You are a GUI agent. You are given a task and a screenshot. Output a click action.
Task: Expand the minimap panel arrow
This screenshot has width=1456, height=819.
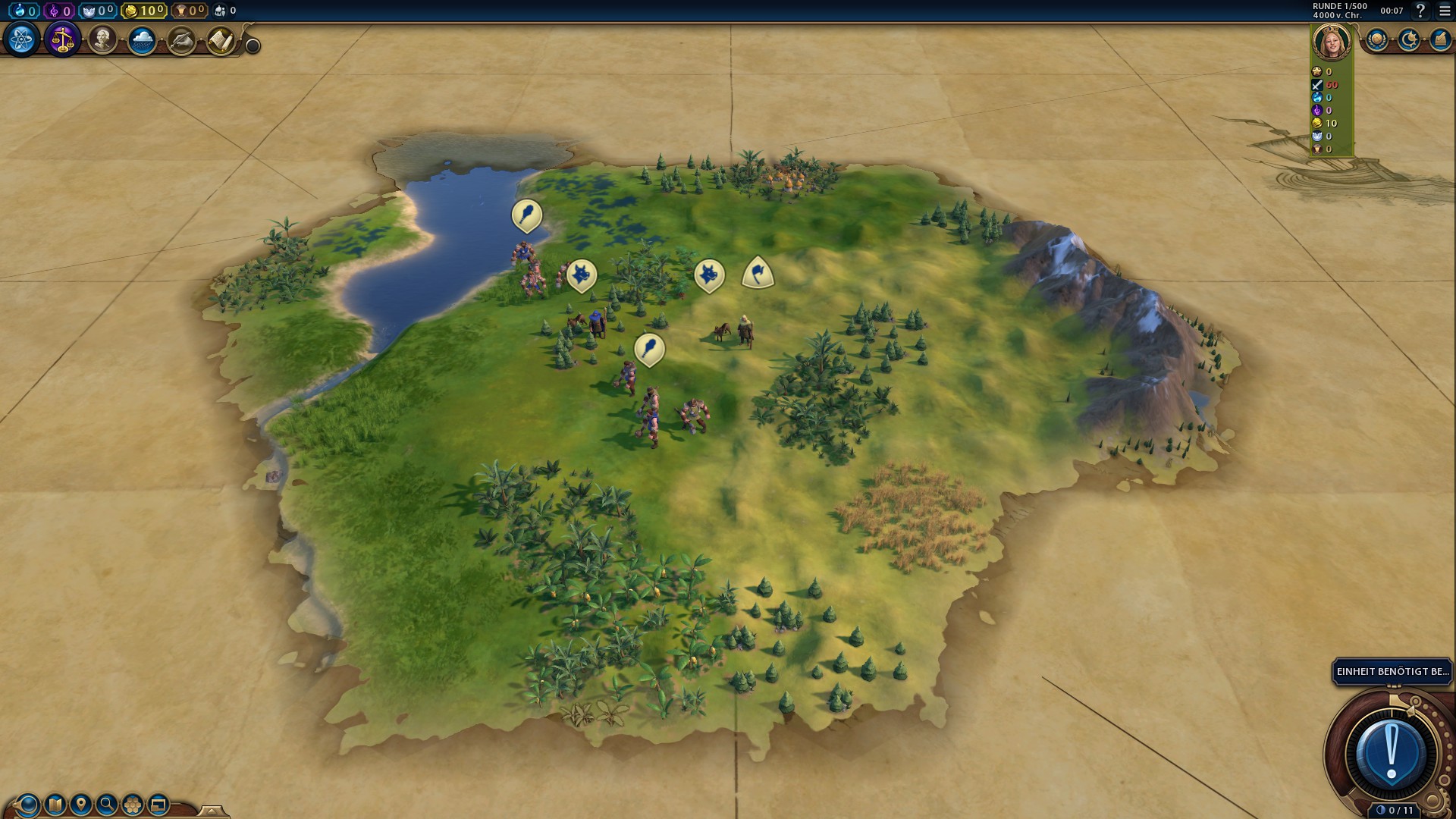212,811
